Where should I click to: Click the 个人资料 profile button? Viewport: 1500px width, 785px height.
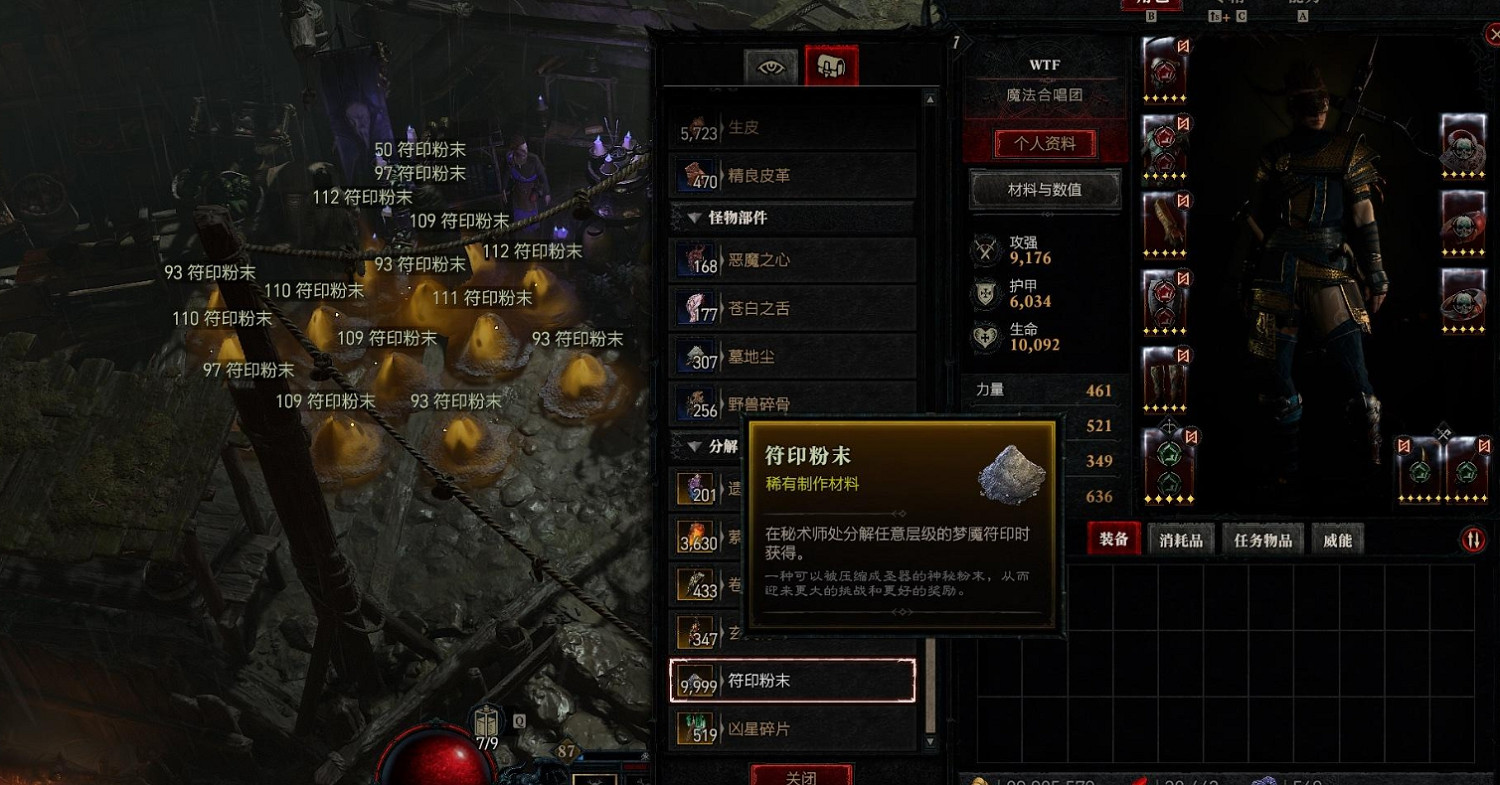pos(1045,143)
